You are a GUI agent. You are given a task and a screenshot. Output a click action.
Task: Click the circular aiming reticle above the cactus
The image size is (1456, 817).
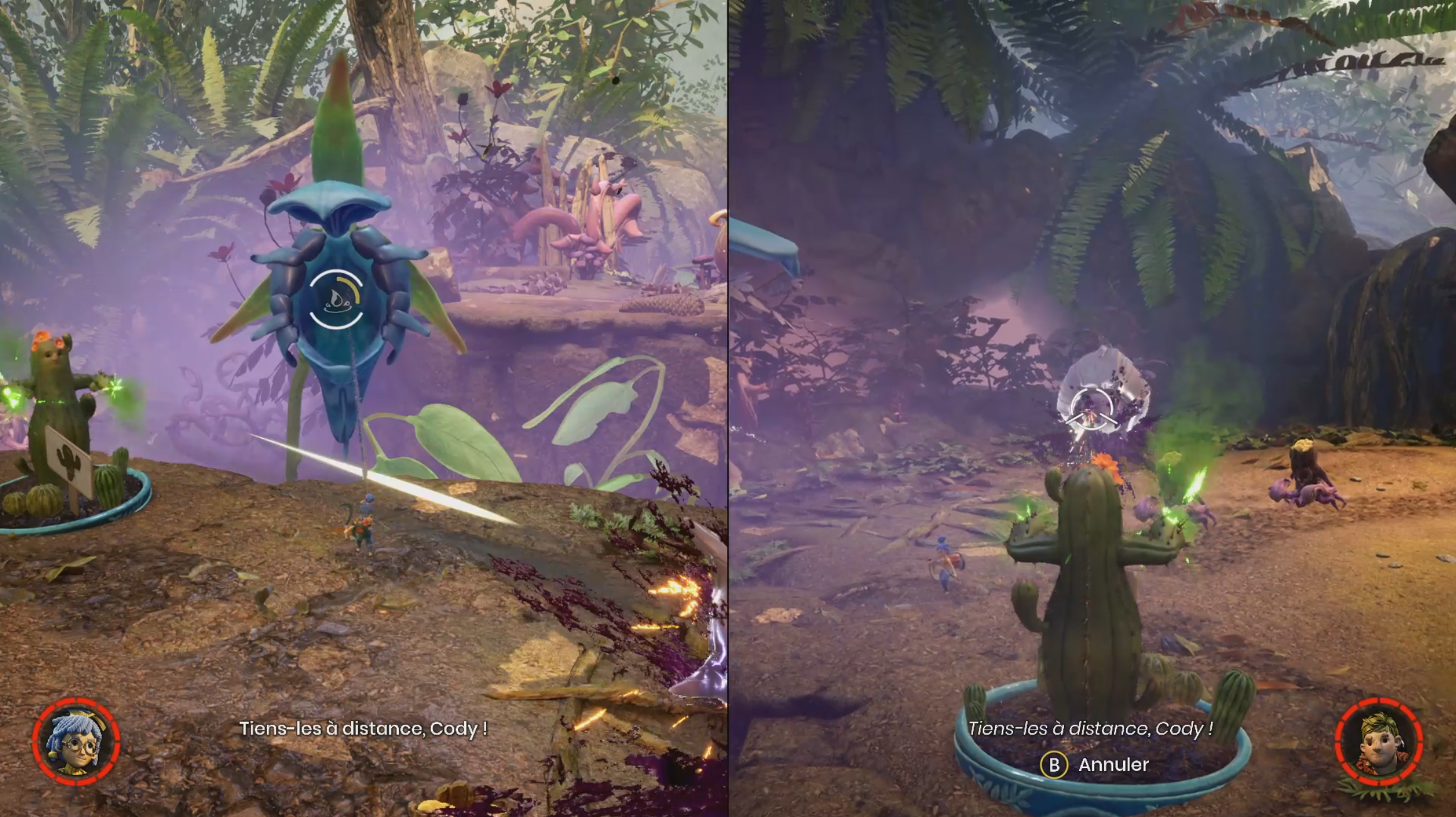[x=1092, y=409]
